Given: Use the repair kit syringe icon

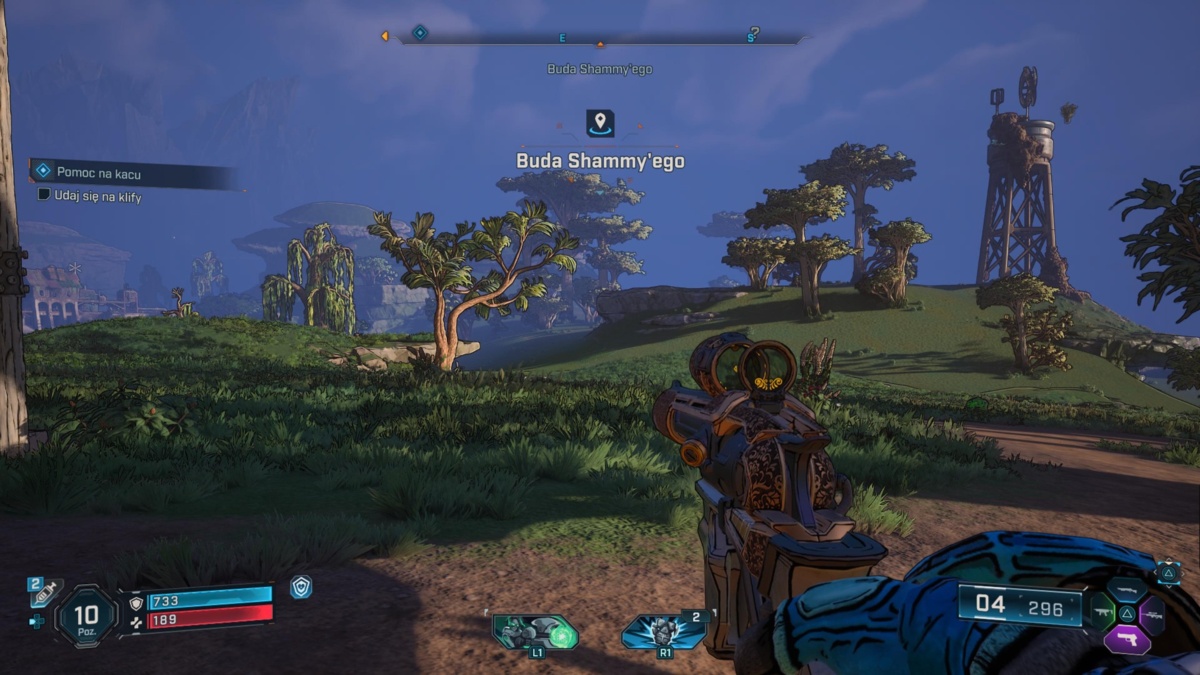Looking at the screenshot, I should [45, 592].
